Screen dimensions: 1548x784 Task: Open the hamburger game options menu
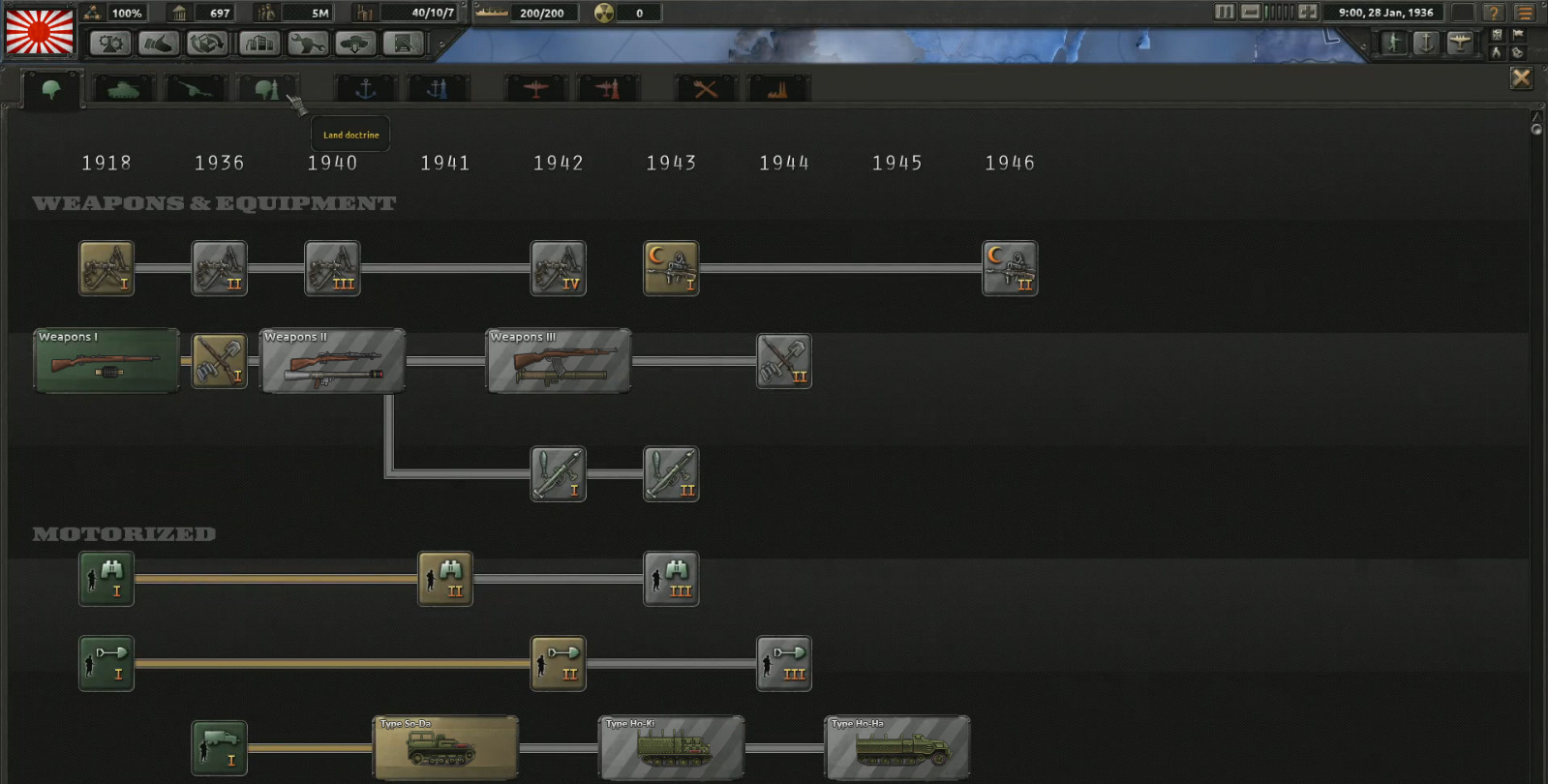[1523, 13]
